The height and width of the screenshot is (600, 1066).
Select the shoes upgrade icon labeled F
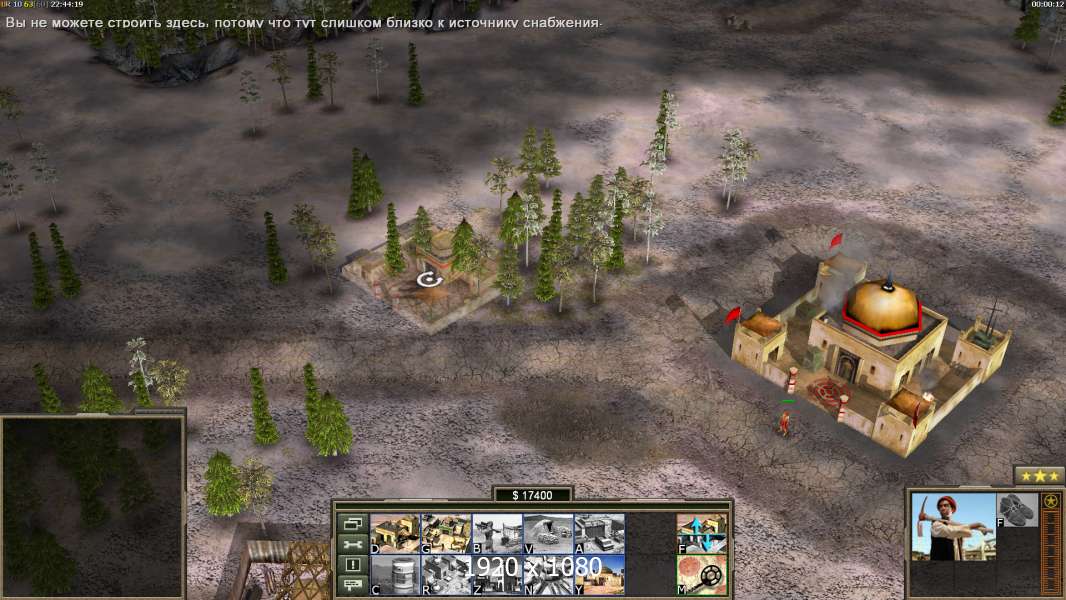coord(1018,509)
